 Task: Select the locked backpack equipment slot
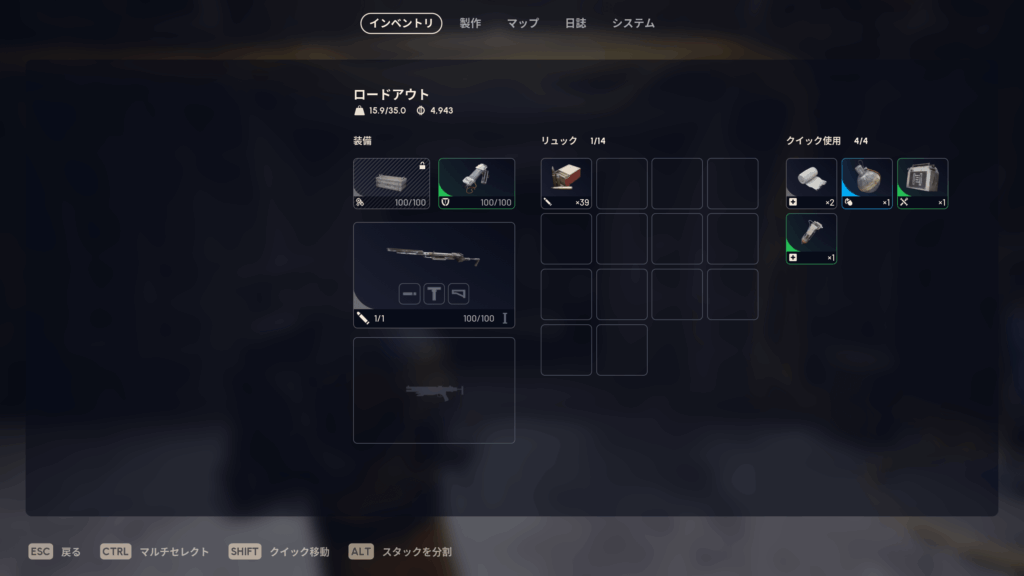point(391,183)
